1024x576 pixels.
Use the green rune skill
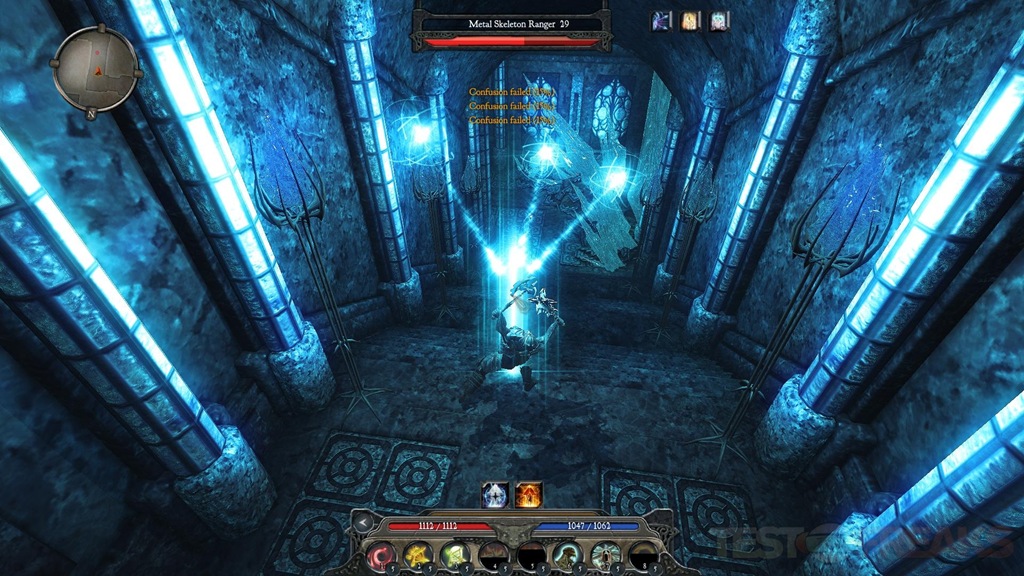tap(455, 553)
